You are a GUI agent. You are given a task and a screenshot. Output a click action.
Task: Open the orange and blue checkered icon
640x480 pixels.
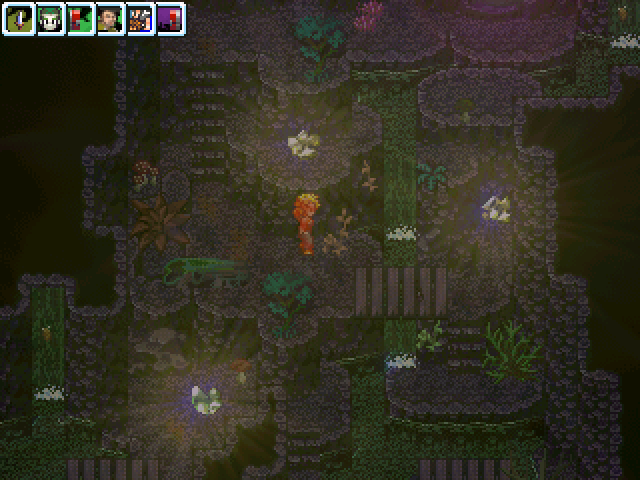140,18
